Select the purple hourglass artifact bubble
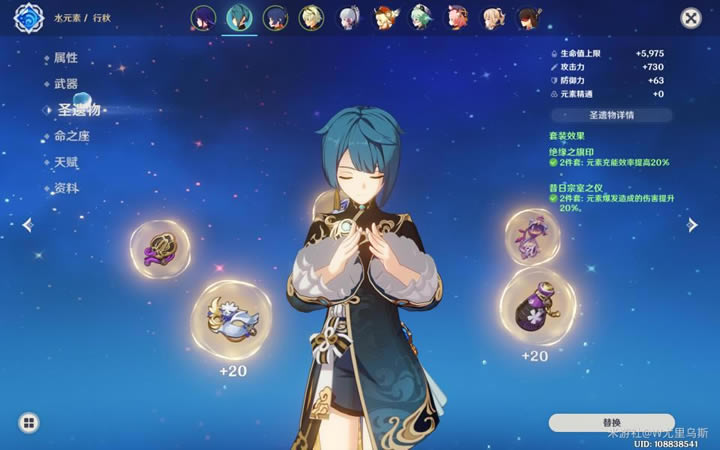 532,238
